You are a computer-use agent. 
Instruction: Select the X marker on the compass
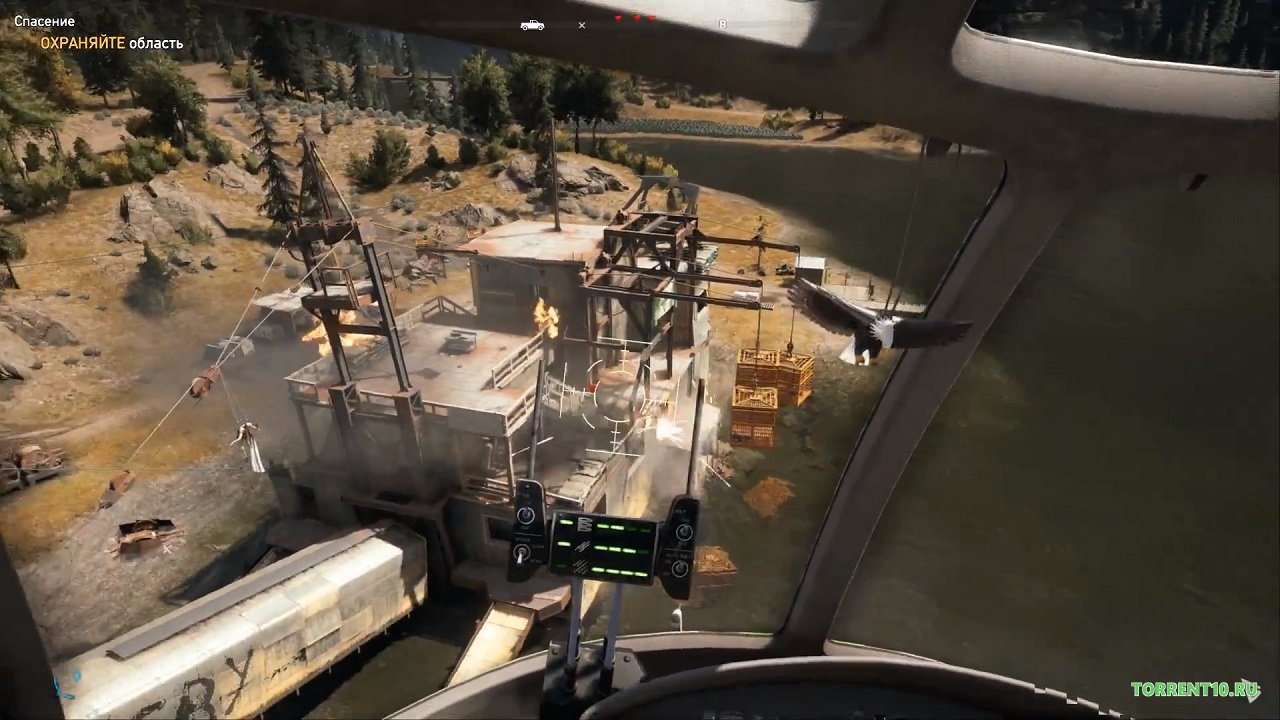[582, 25]
